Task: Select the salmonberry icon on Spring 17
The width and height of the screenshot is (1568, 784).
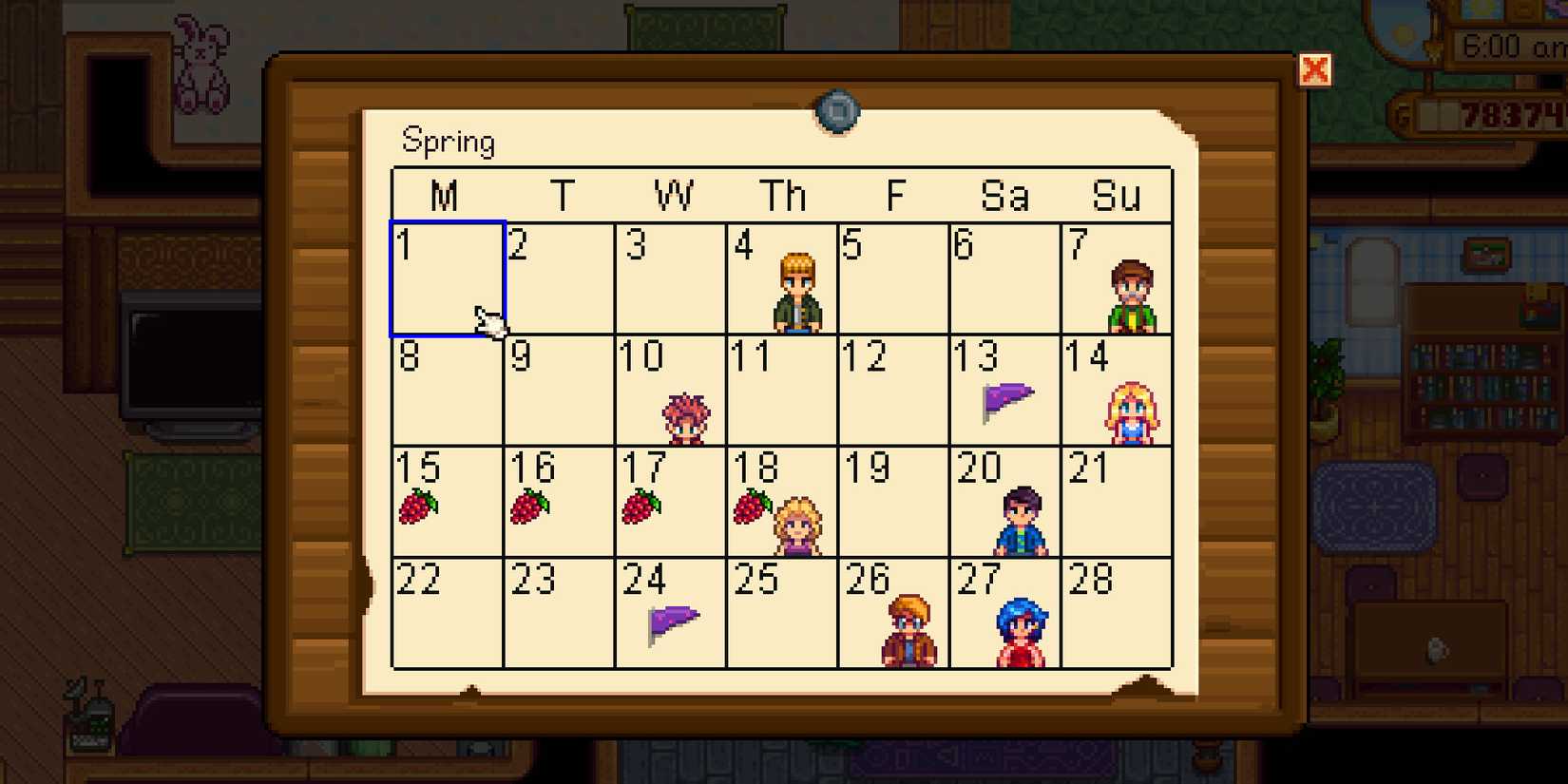Action: (x=641, y=507)
